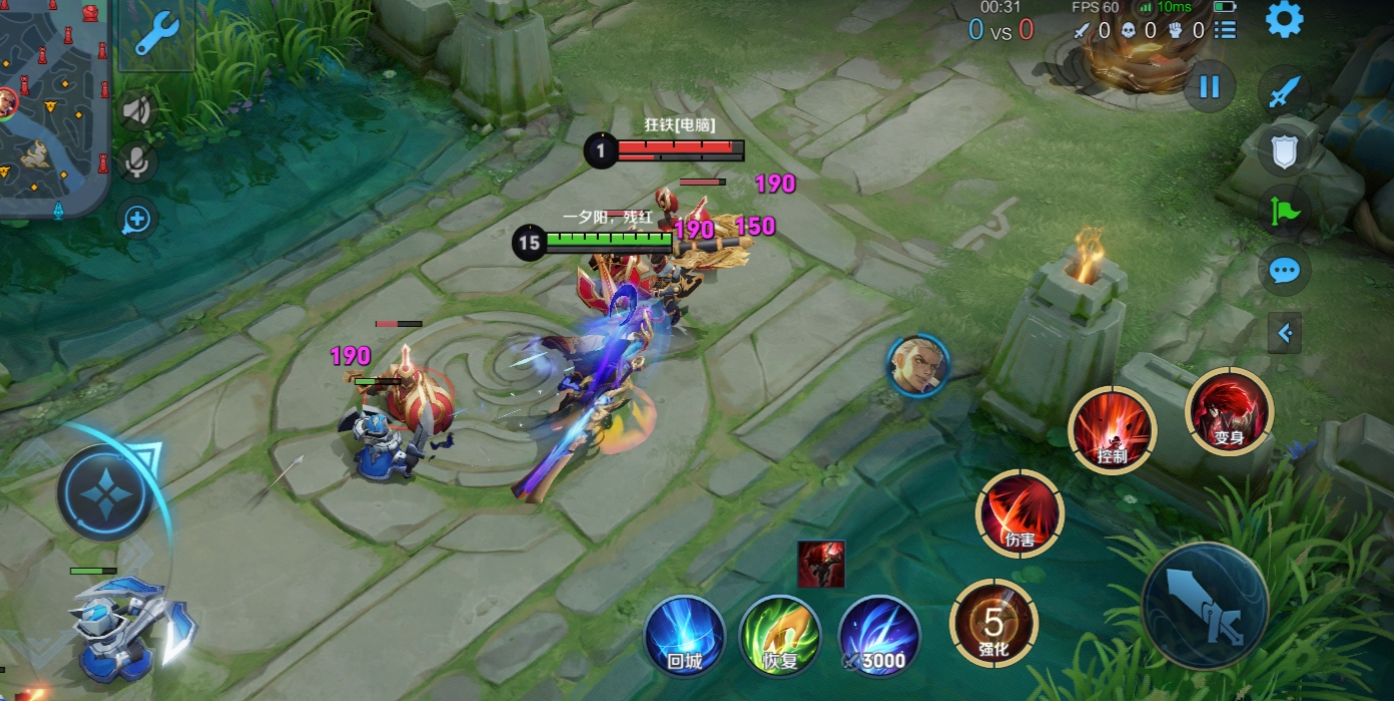Image resolution: width=1394 pixels, height=701 pixels.
Task: Activate the 控制 skill
Action: point(1112,430)
